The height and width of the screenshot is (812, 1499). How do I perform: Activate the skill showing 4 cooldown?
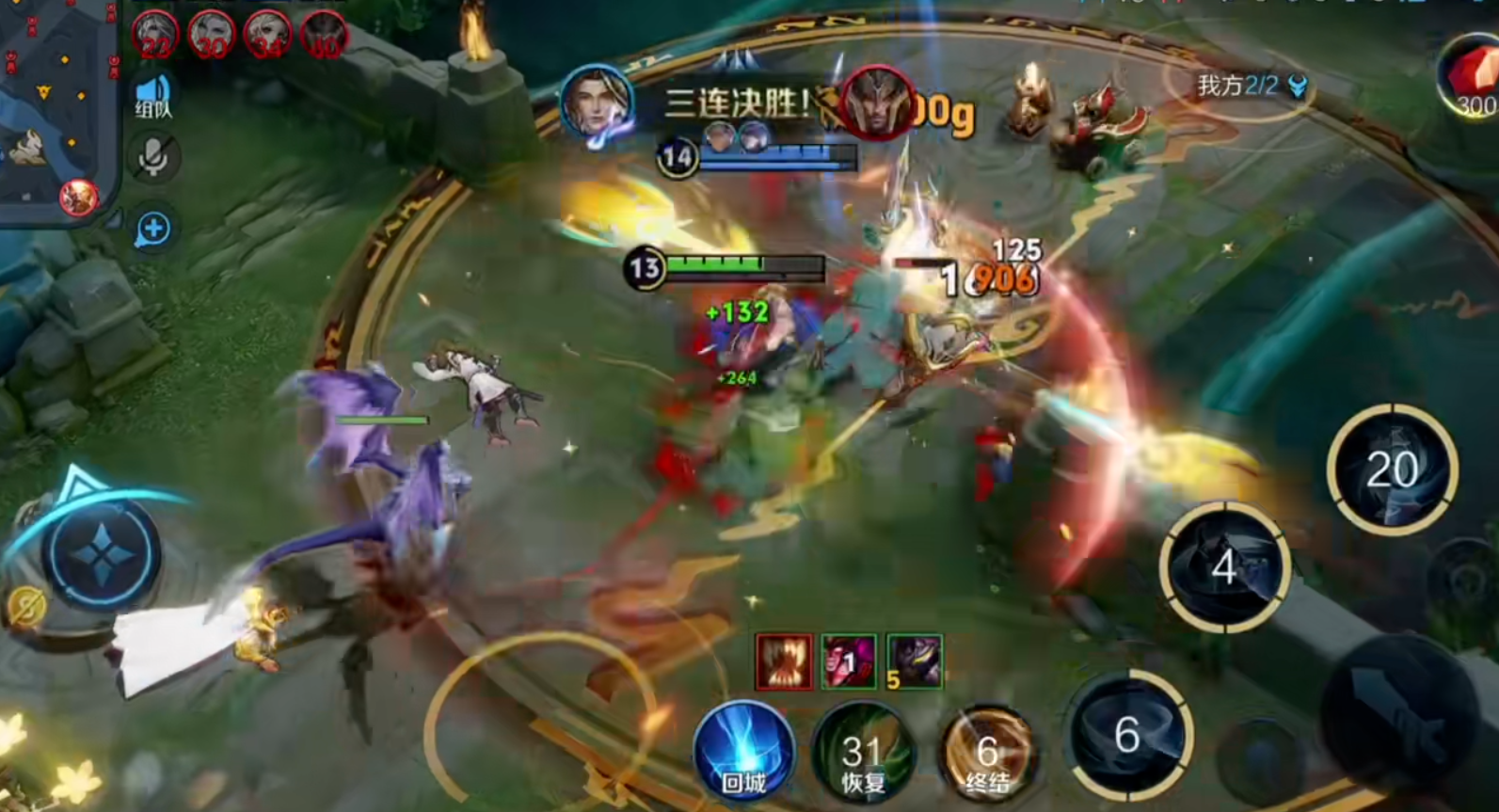pos(1223,566)
